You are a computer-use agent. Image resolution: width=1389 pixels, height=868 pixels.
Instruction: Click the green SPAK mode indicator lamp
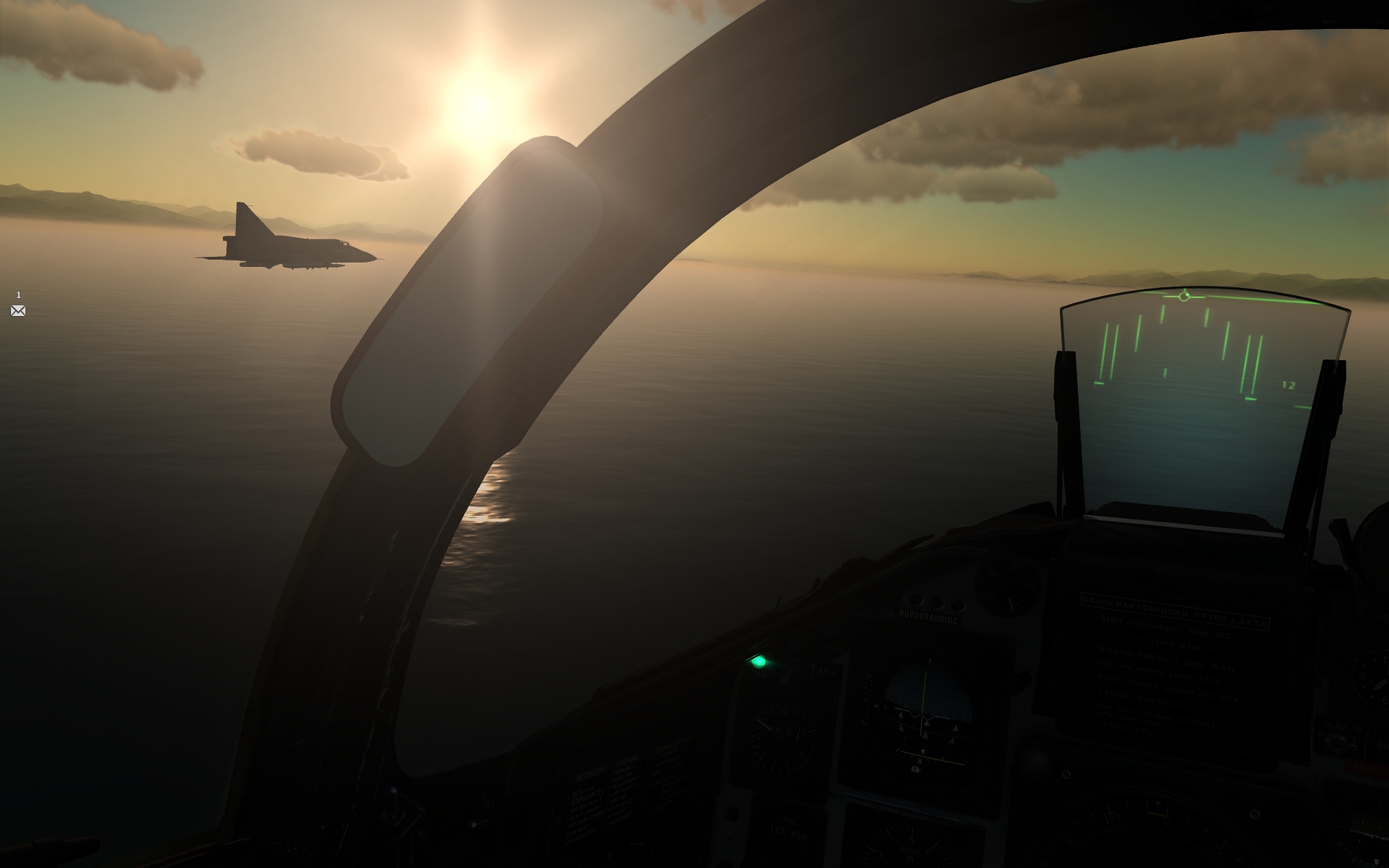[x=758, y=662]
